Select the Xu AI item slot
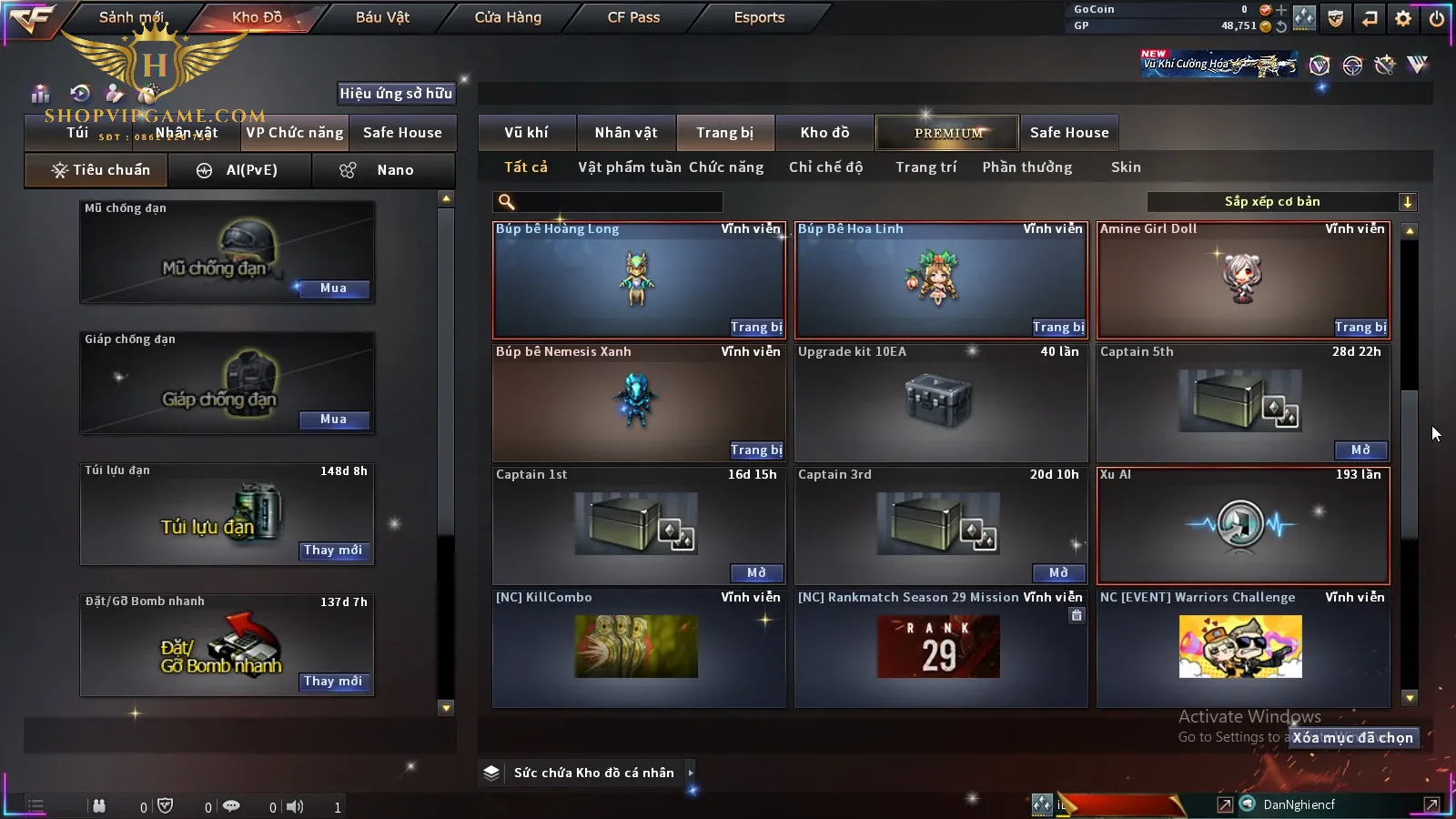Screen dimensions: 1456x819 pos(1242,526)
